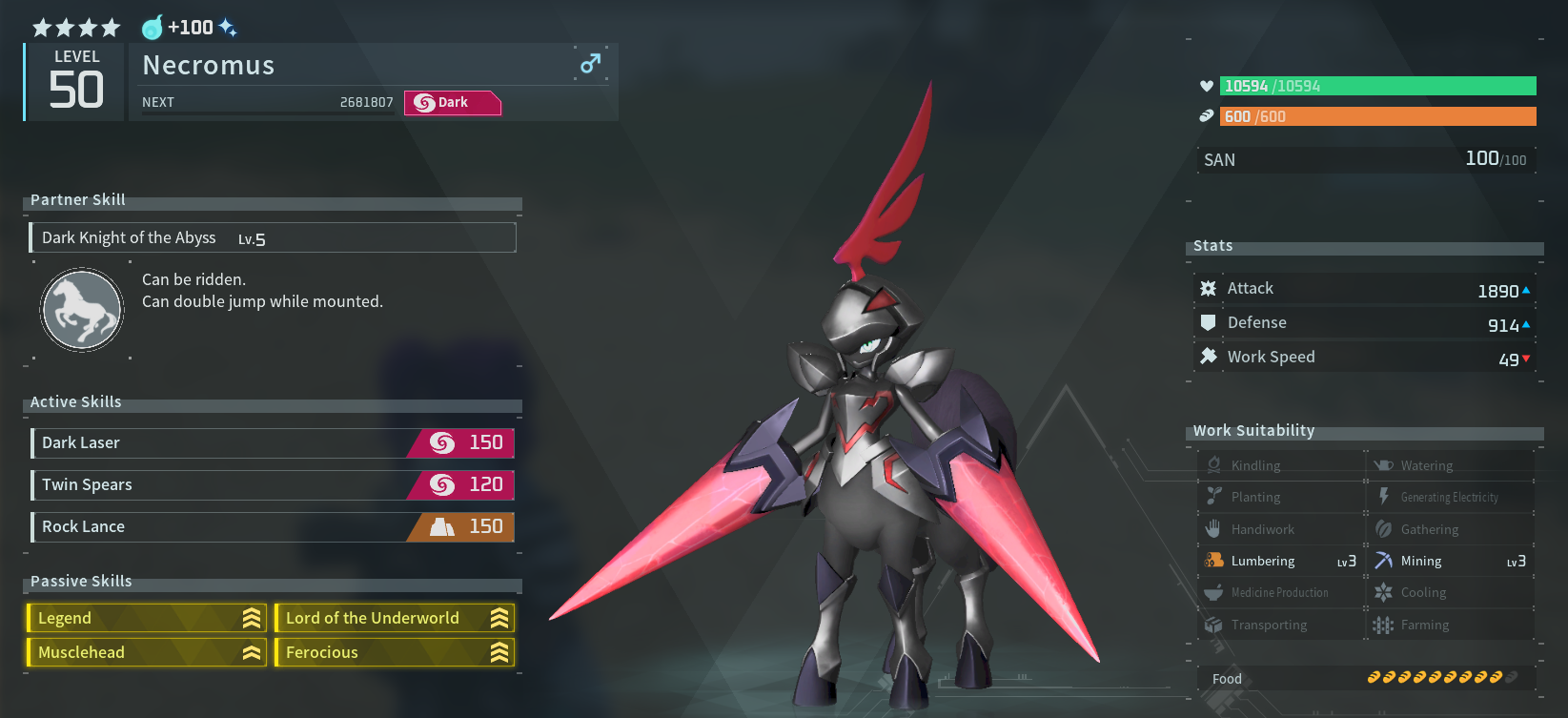The width and height of the screenshot is (1568, 718).
Task: Click the Transporting work icon
Action: point(1214,625)
